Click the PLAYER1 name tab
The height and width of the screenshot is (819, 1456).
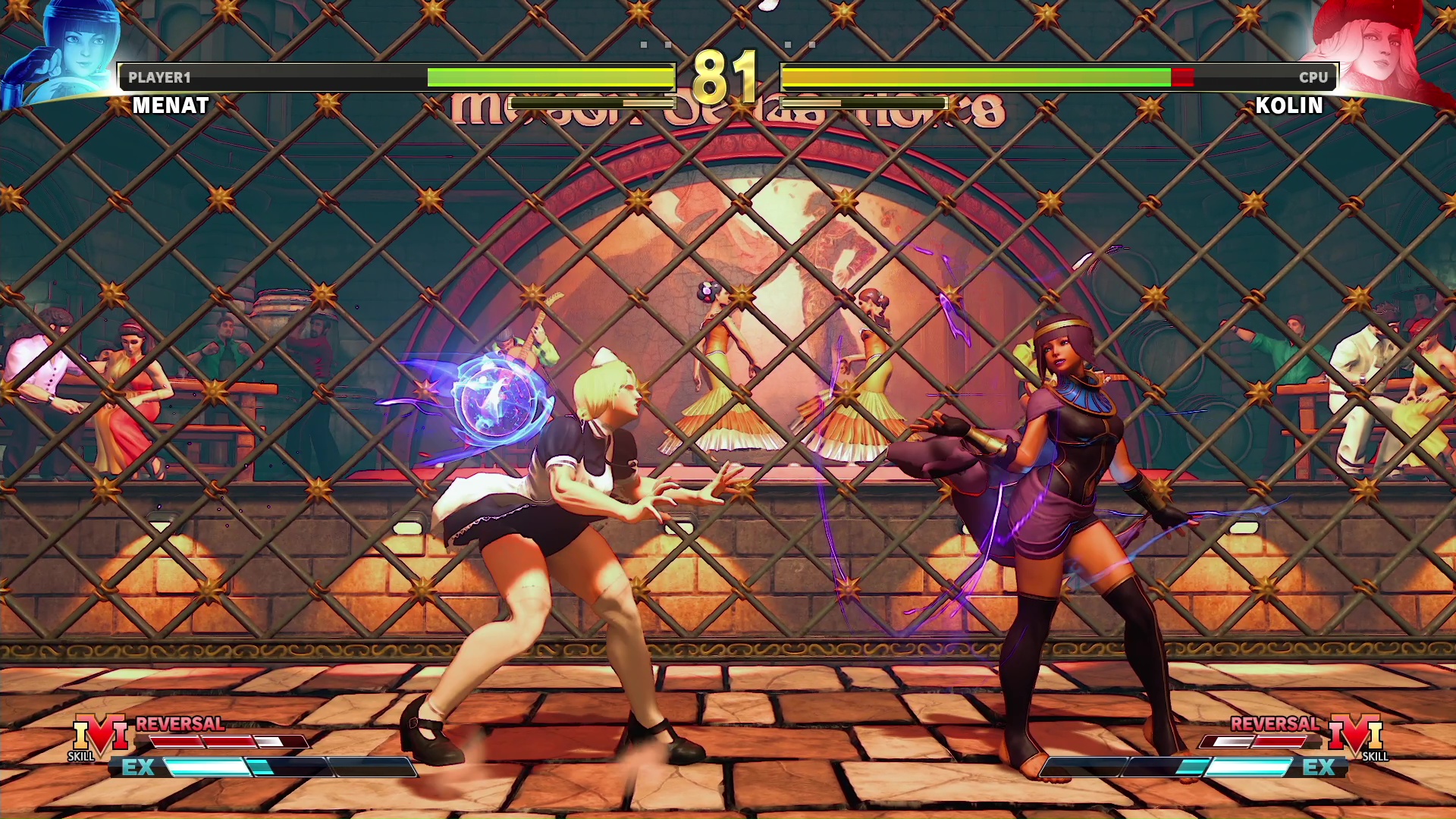pyautogui.click(x=159, y=77)
